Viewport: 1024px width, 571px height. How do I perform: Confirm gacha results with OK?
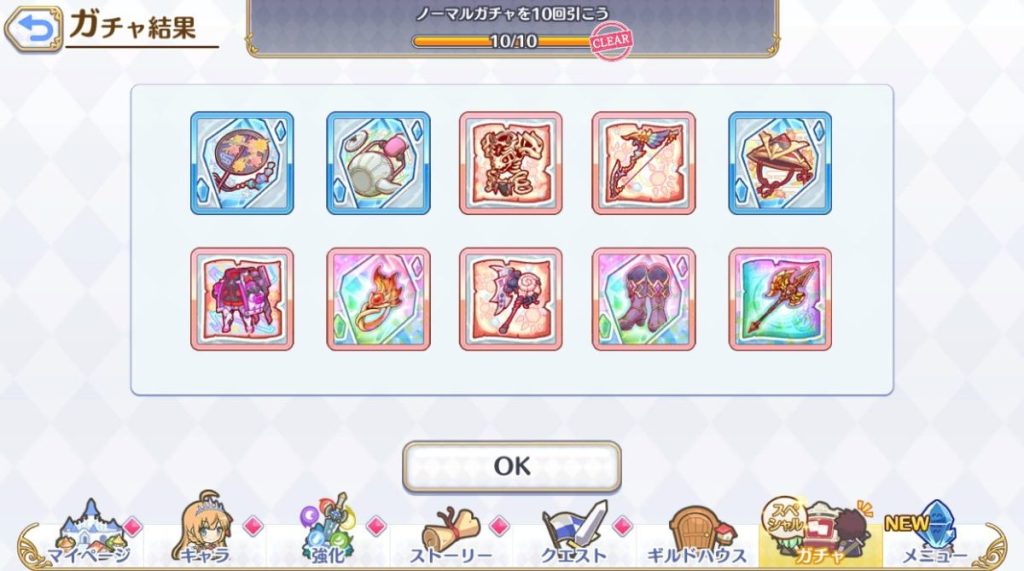click(x=511, y=466)
